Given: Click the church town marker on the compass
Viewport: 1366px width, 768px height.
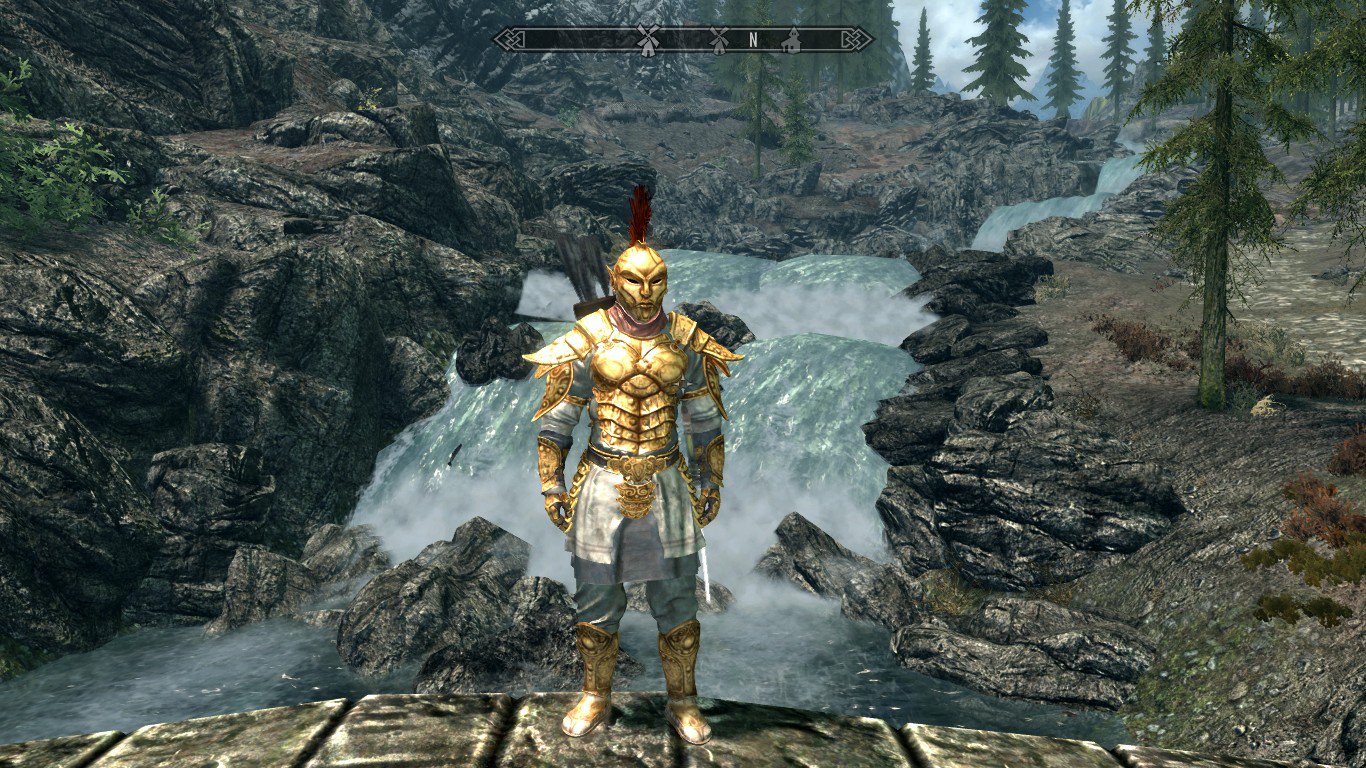Looking at the screenshot, I should (x=793, y=42).
